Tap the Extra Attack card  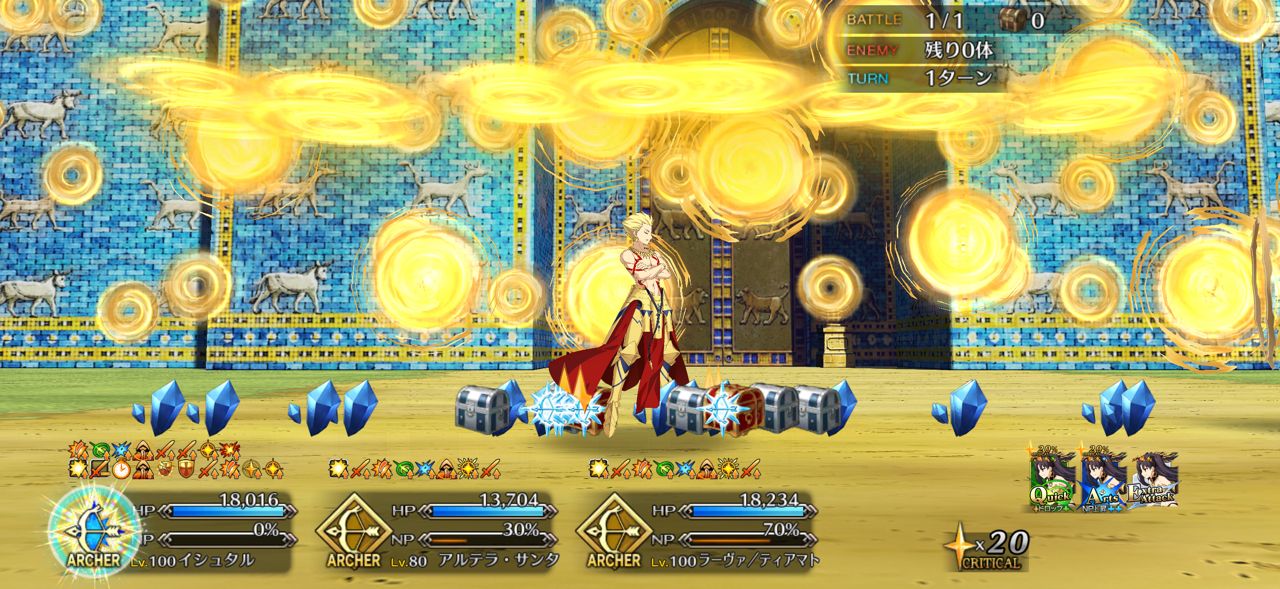pyautogui.click(x=1153, y=479)
